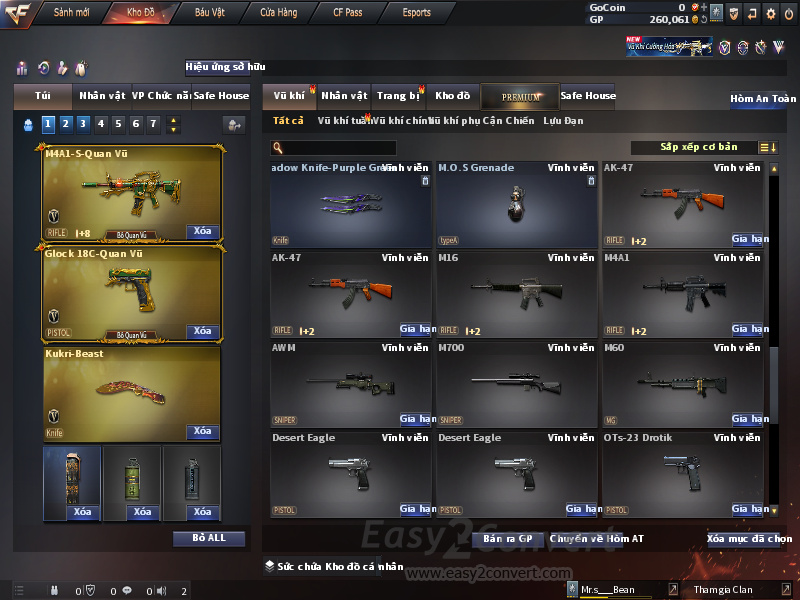The width and height of the screenshot is (800, 600).
Task: Choose the M.O.S Grenade item
Action: pyautogui.click(x=517, y=204)
